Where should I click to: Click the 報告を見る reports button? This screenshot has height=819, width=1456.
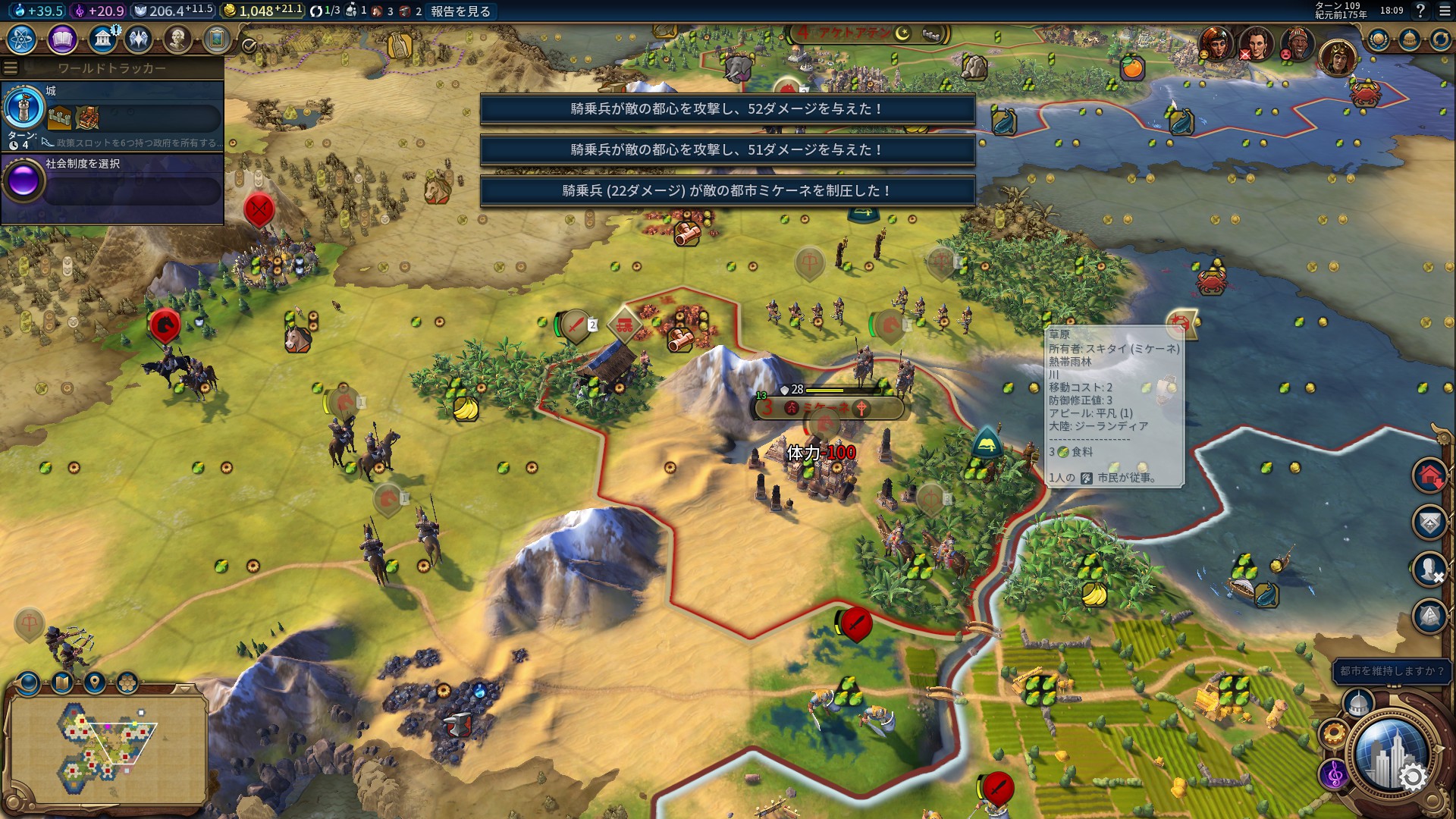460,11
